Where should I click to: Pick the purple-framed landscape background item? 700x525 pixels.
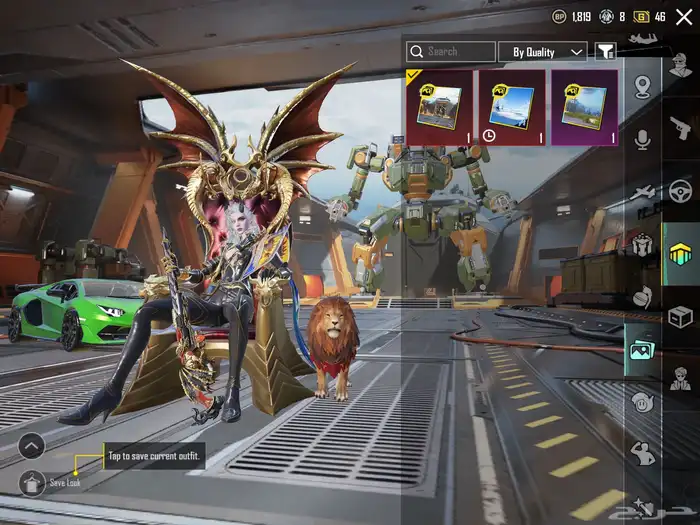coord(583,107)
